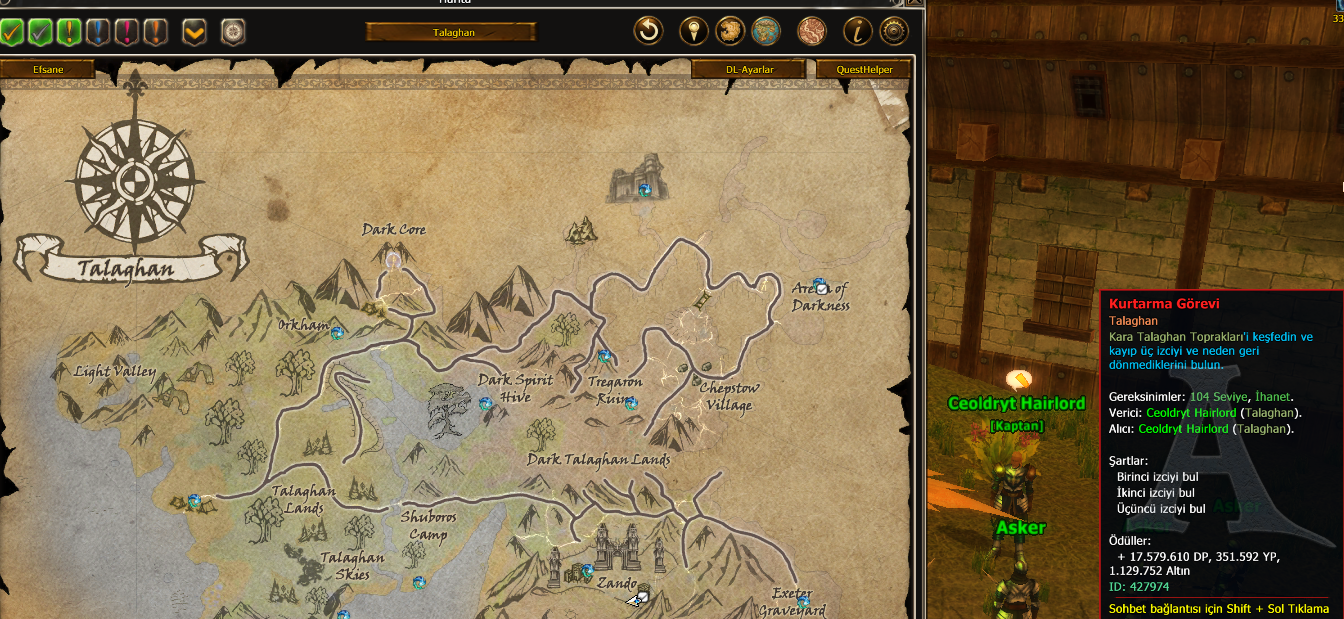Click the Talaghan zone name button

[x=451, y=32]
